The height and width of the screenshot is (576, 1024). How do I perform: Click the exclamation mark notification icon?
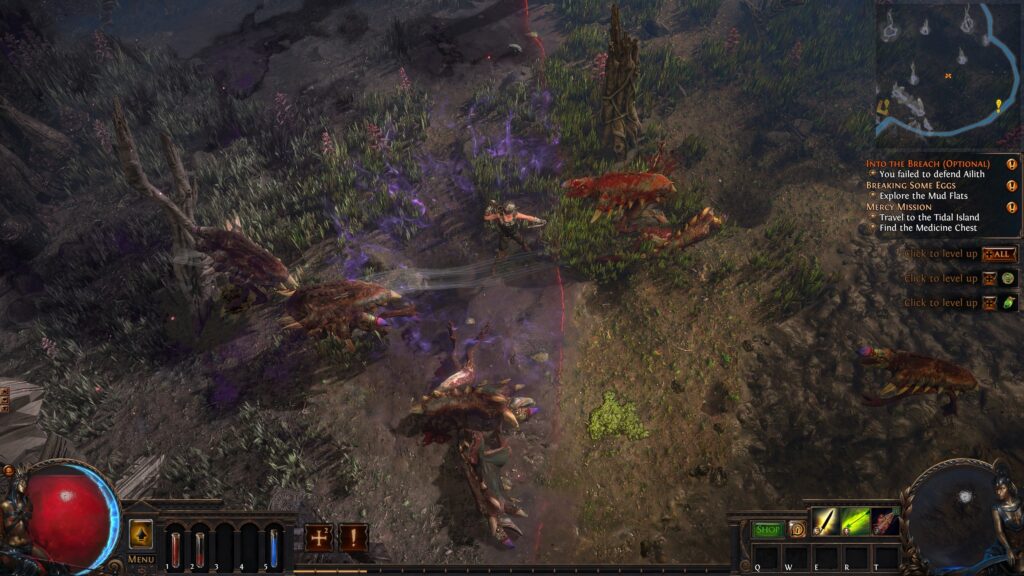click(353, 537)
